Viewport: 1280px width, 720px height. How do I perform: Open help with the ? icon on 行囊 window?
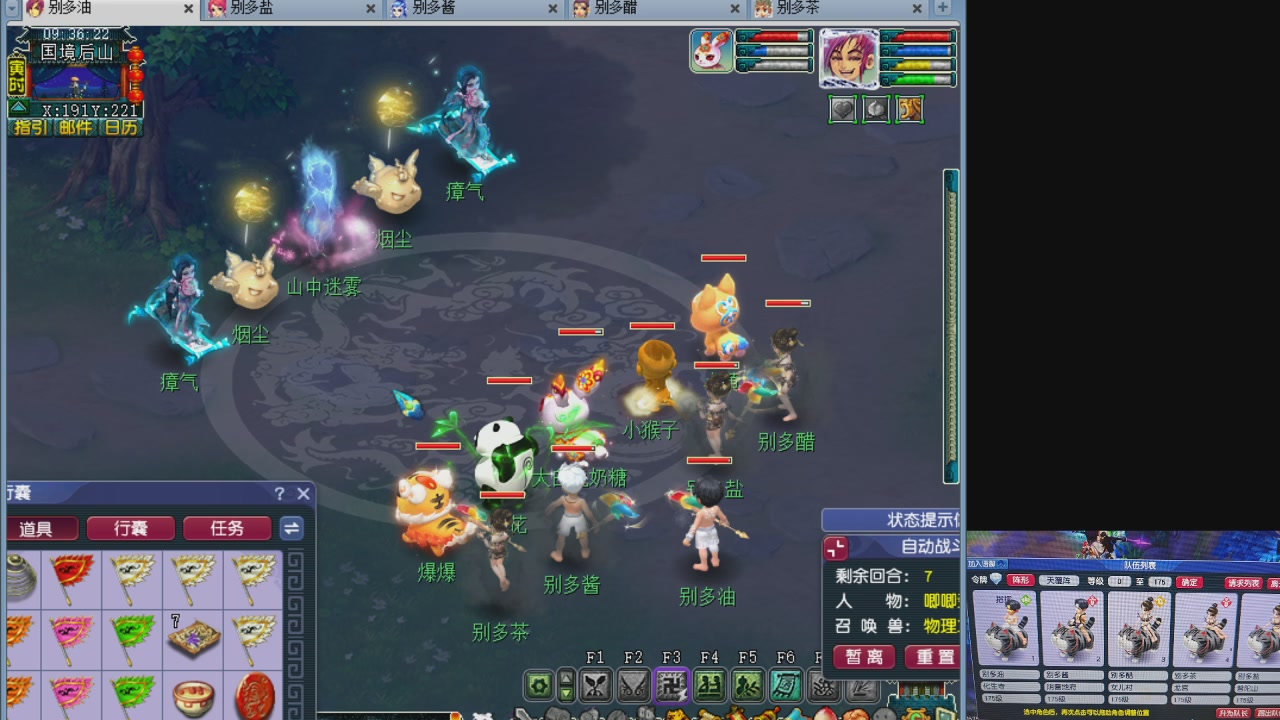[x=278, y=493]
